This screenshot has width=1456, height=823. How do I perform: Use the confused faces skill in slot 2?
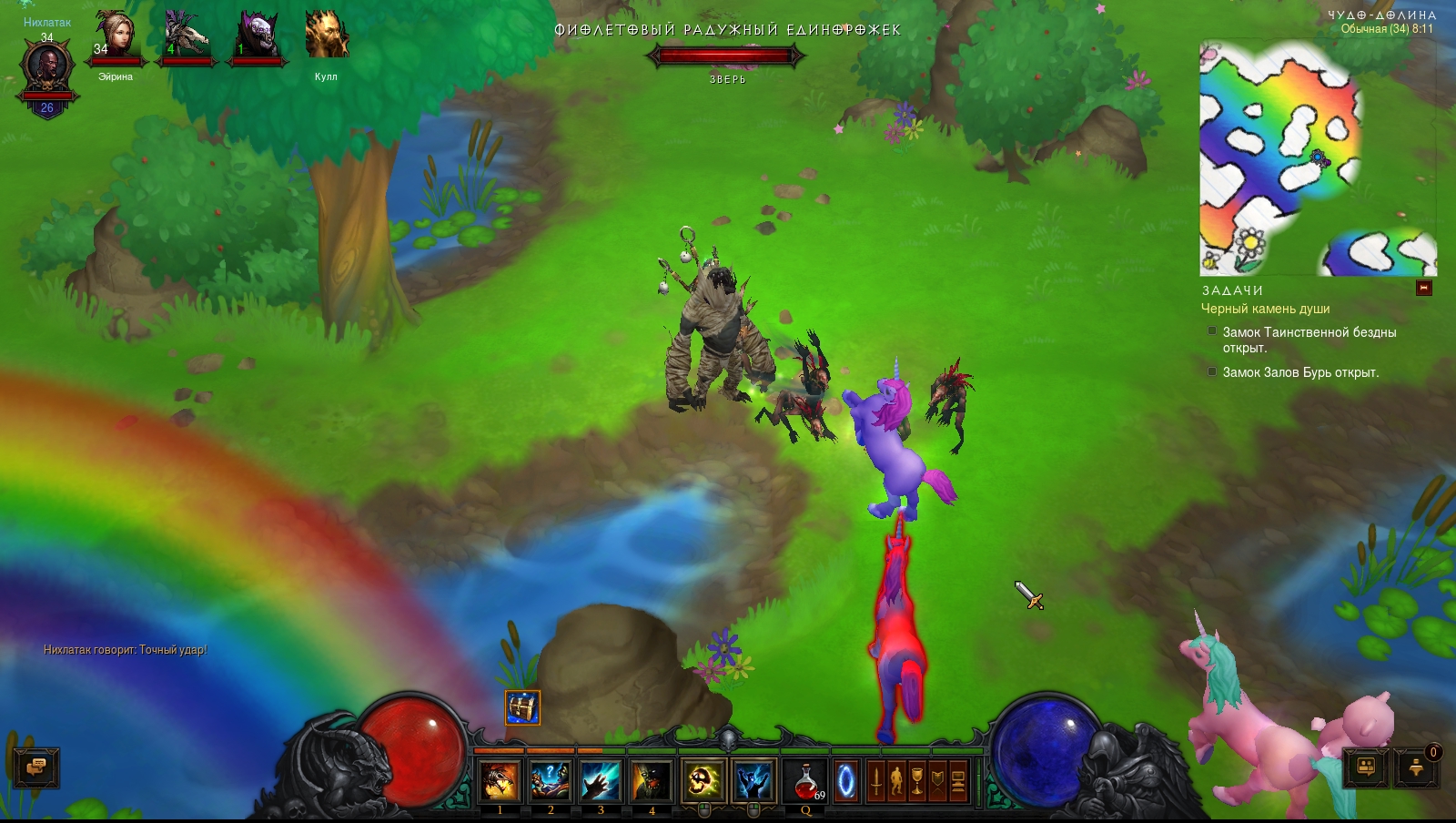coord(551,781)
